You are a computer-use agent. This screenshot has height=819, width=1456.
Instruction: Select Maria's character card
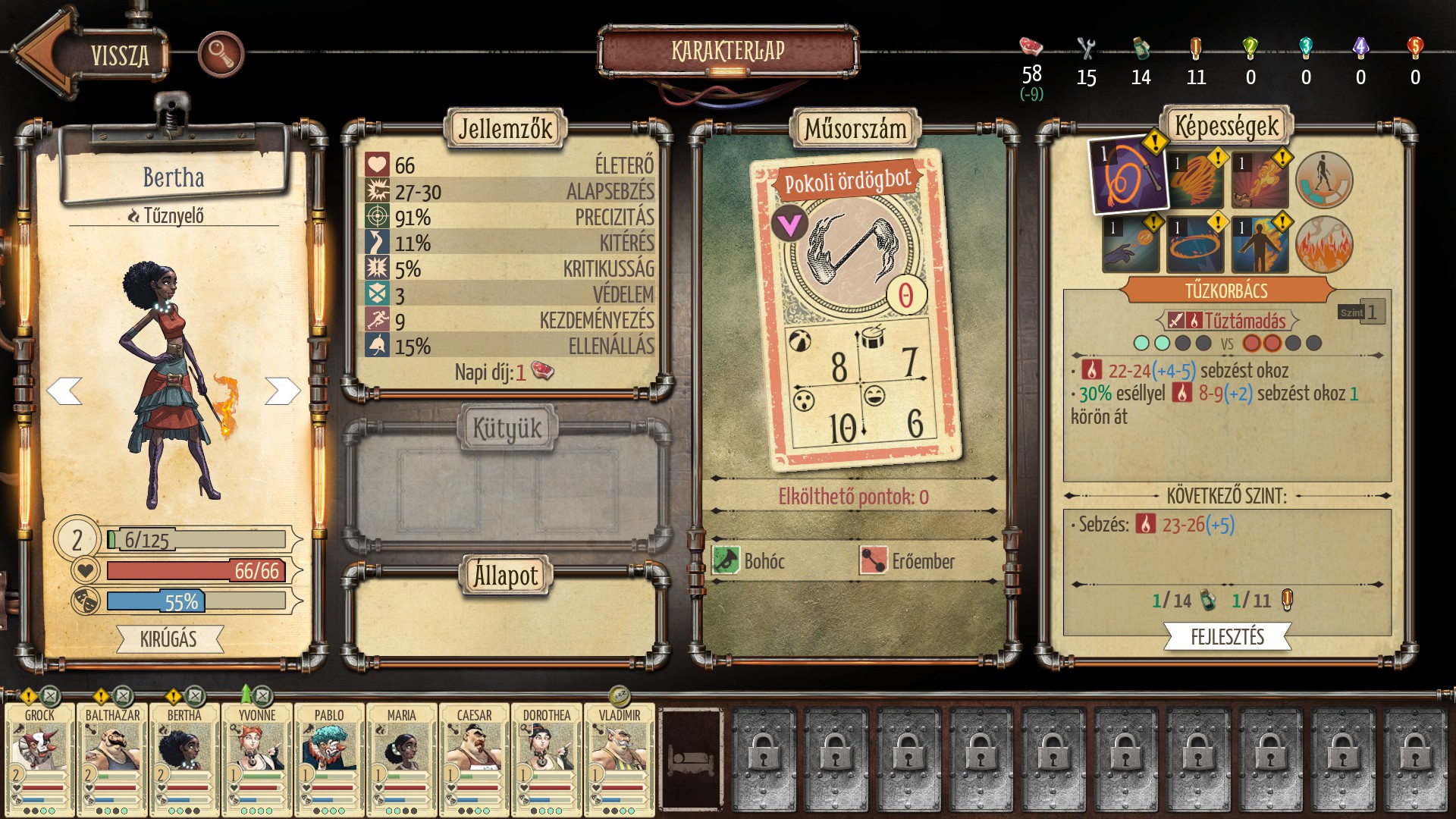point(402,758)
